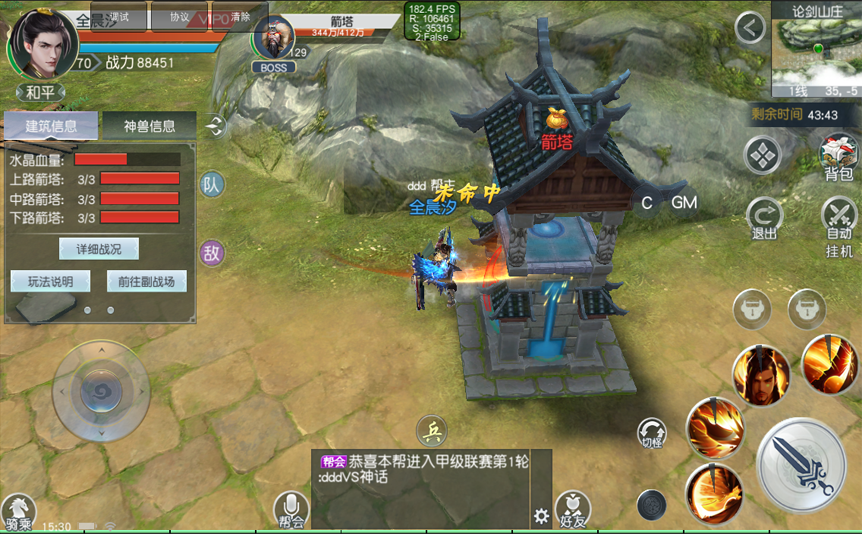The width and height of the screenshot is (862, 534).
Task: Use the main sword attack button
Action: (x=801, y=464)
